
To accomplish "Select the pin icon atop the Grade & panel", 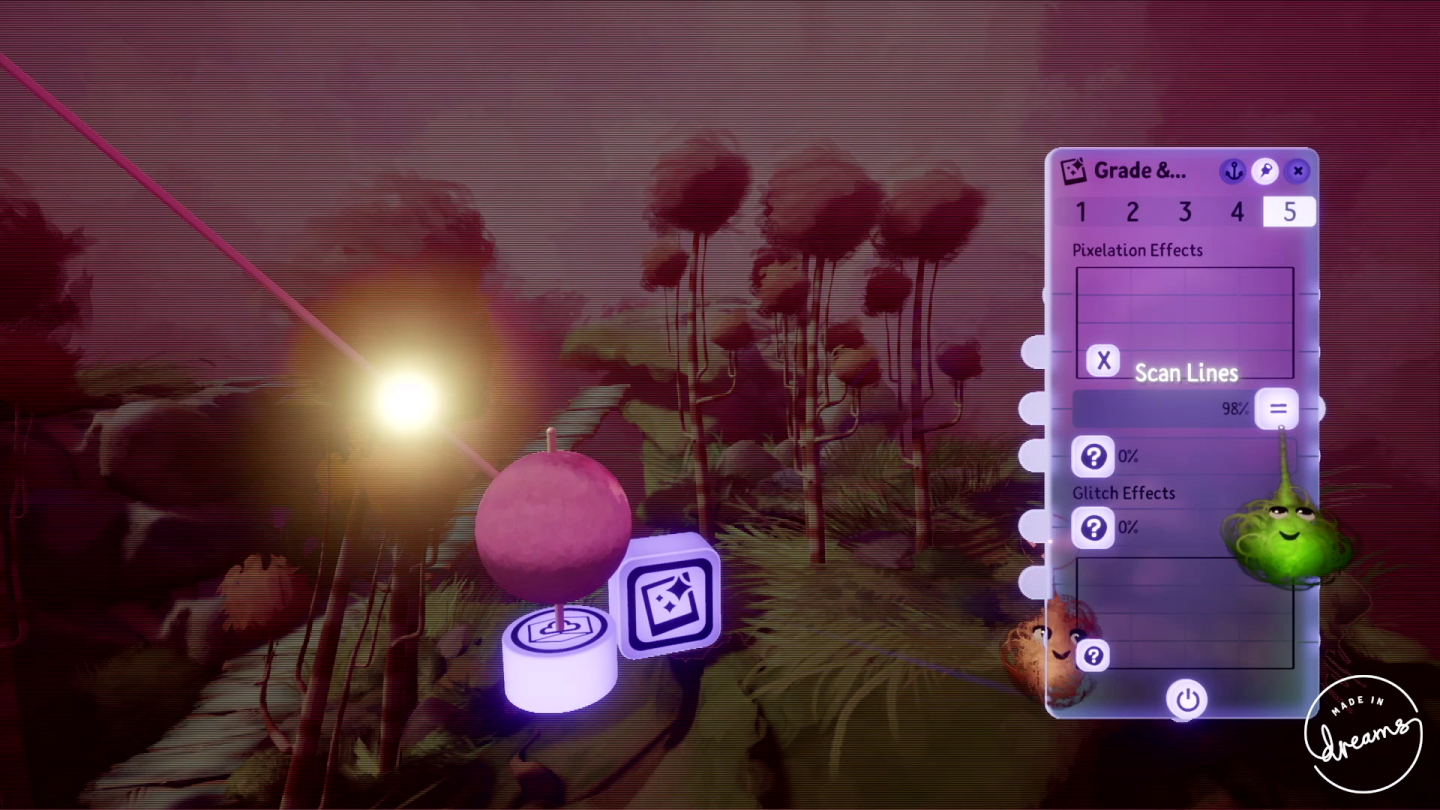I will pos(1264,171).
